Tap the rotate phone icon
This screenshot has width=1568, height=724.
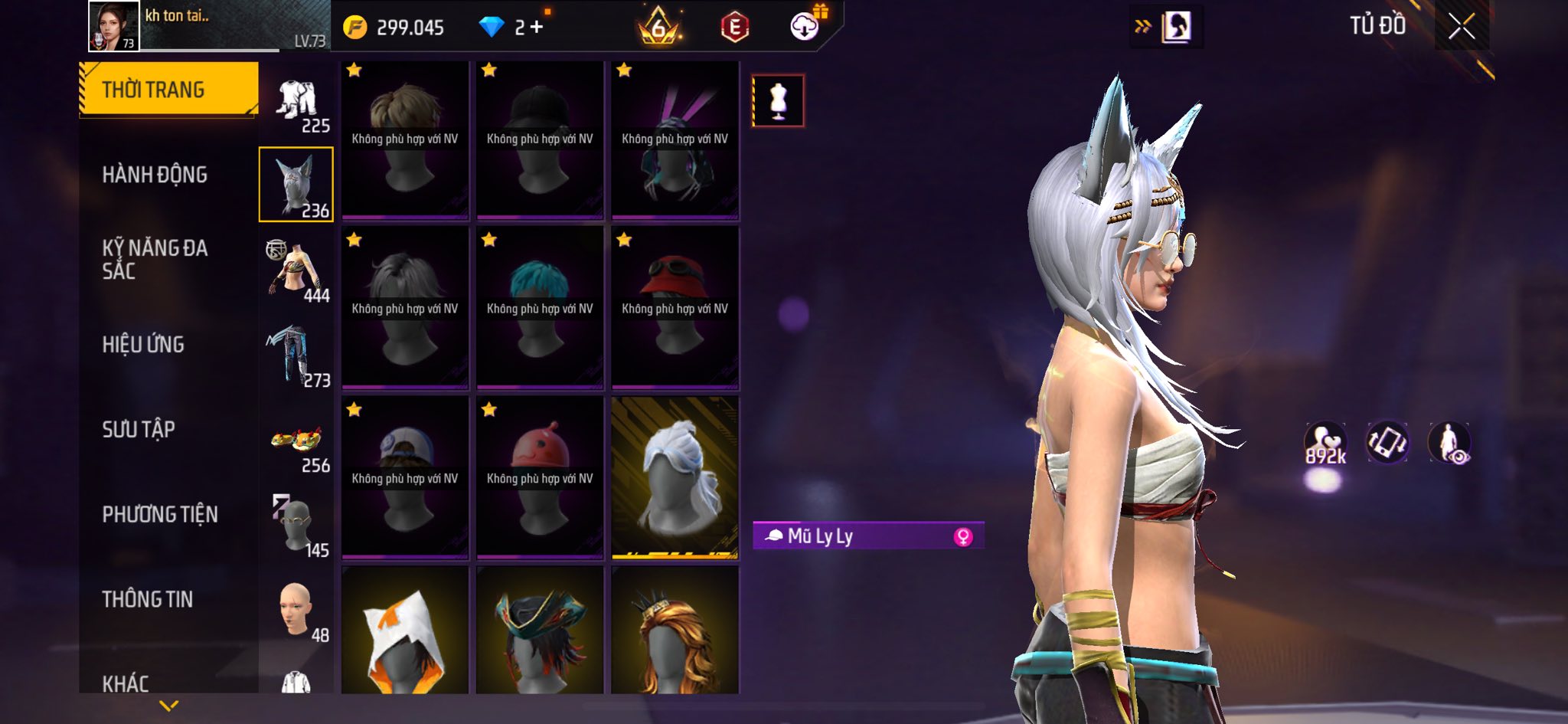[1387, 442]
